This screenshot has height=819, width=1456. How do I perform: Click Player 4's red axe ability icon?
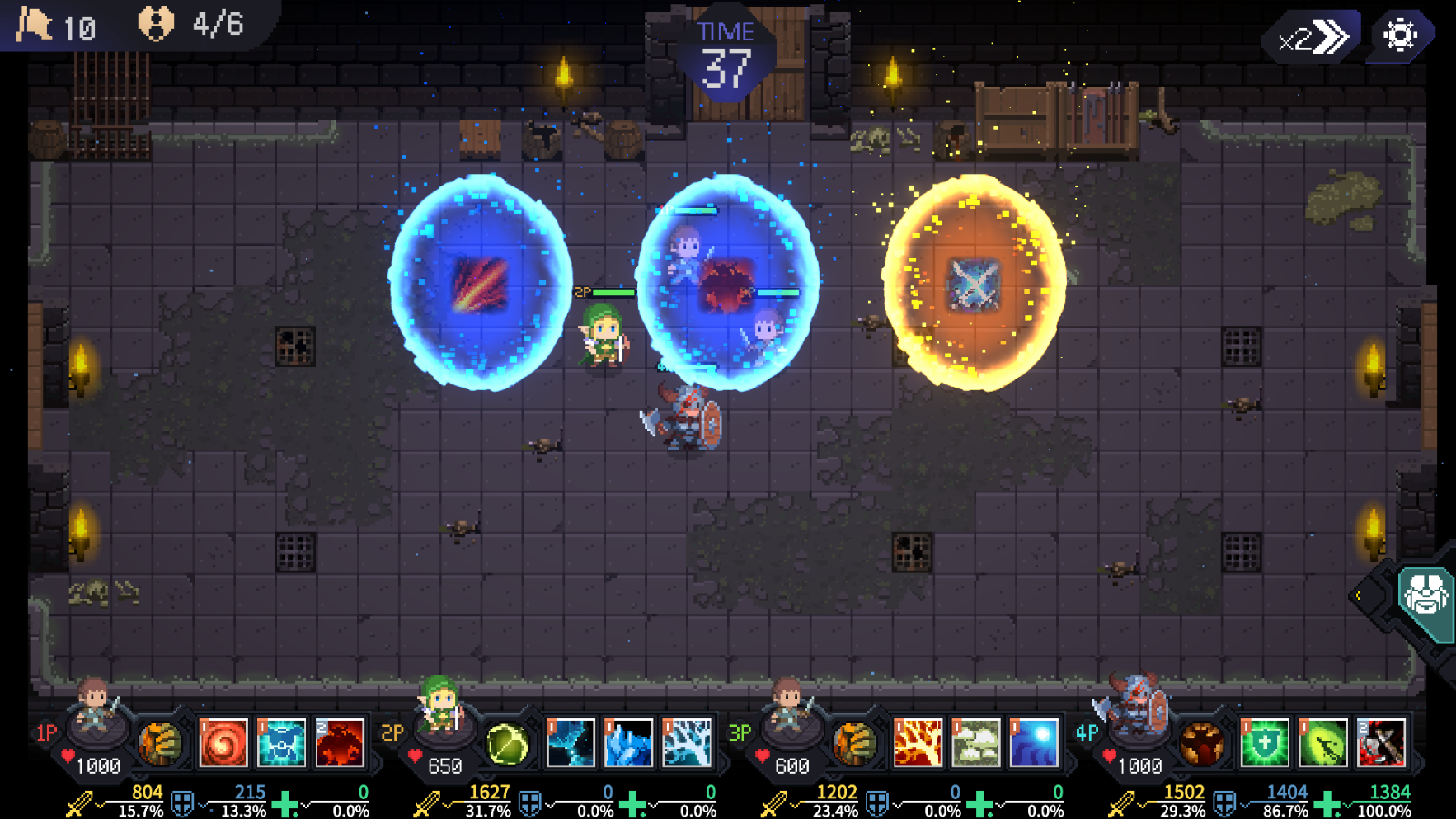click(x=1383, y=742)
